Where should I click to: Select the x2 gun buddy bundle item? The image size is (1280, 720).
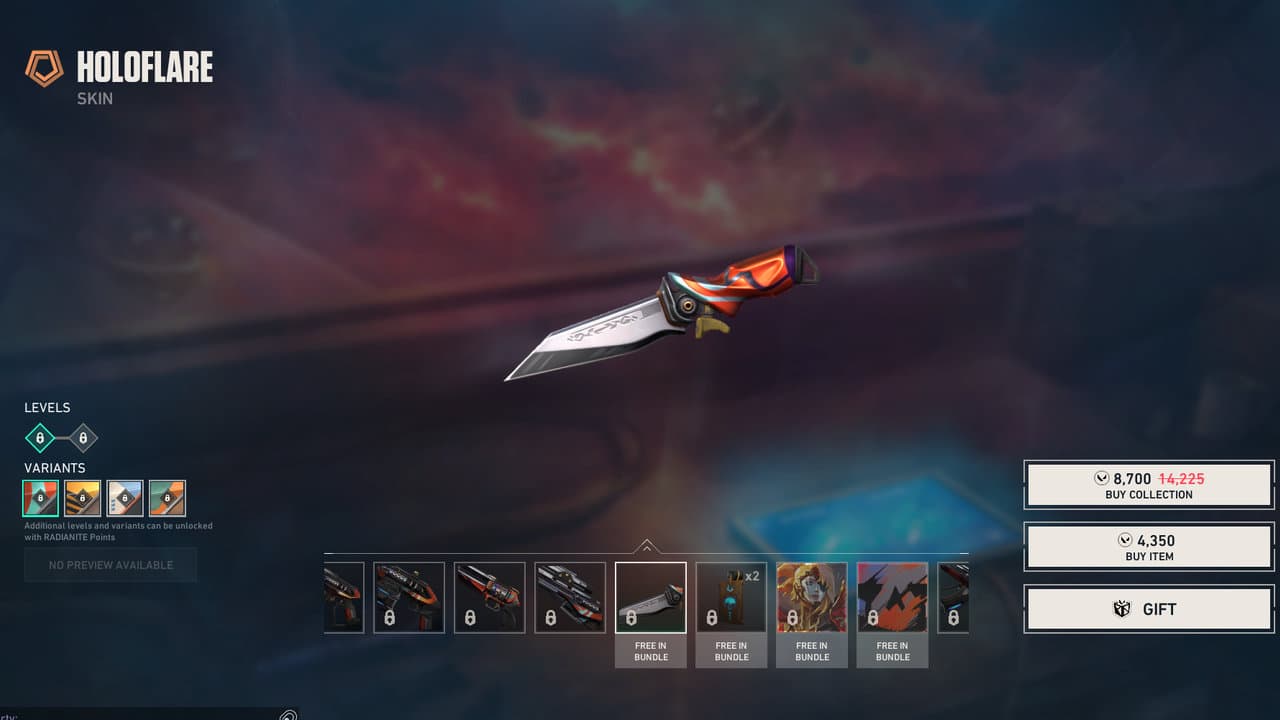(x=731, y=597)
